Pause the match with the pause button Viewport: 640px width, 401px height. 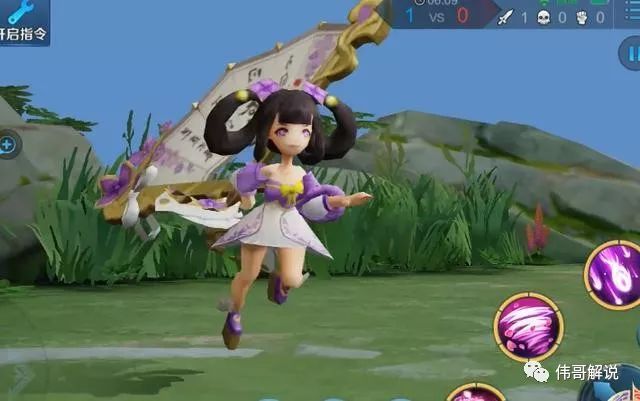[631, 53]
